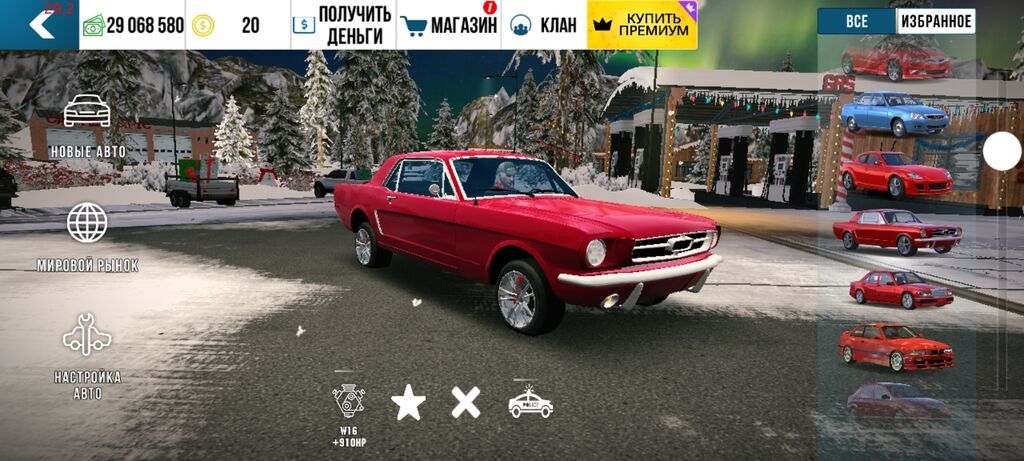The image size is (1024, 461).
Task: Mark the car with the star icon
Action: point(408,403)
